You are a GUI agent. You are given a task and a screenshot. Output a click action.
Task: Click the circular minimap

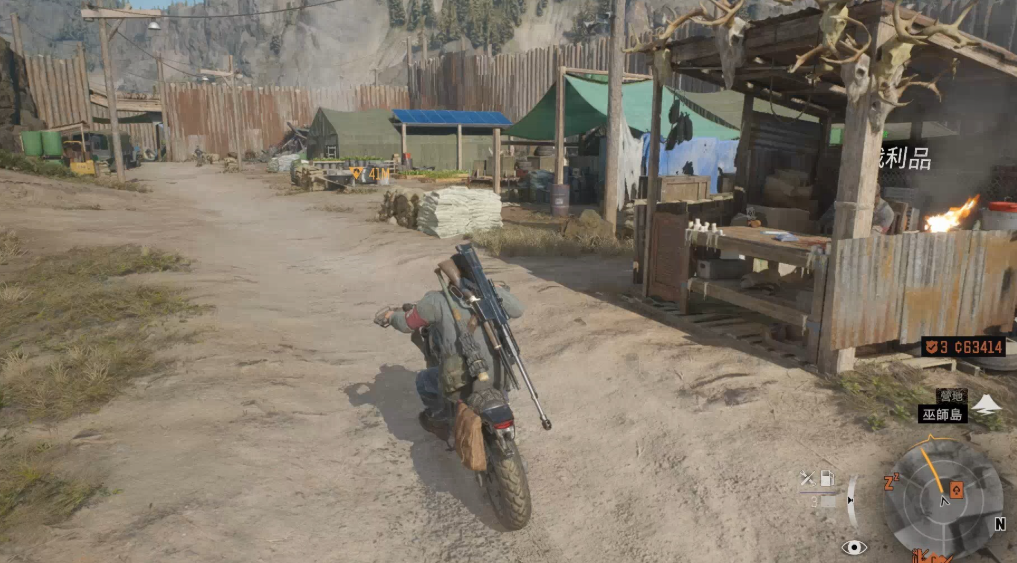pos(943,497)
